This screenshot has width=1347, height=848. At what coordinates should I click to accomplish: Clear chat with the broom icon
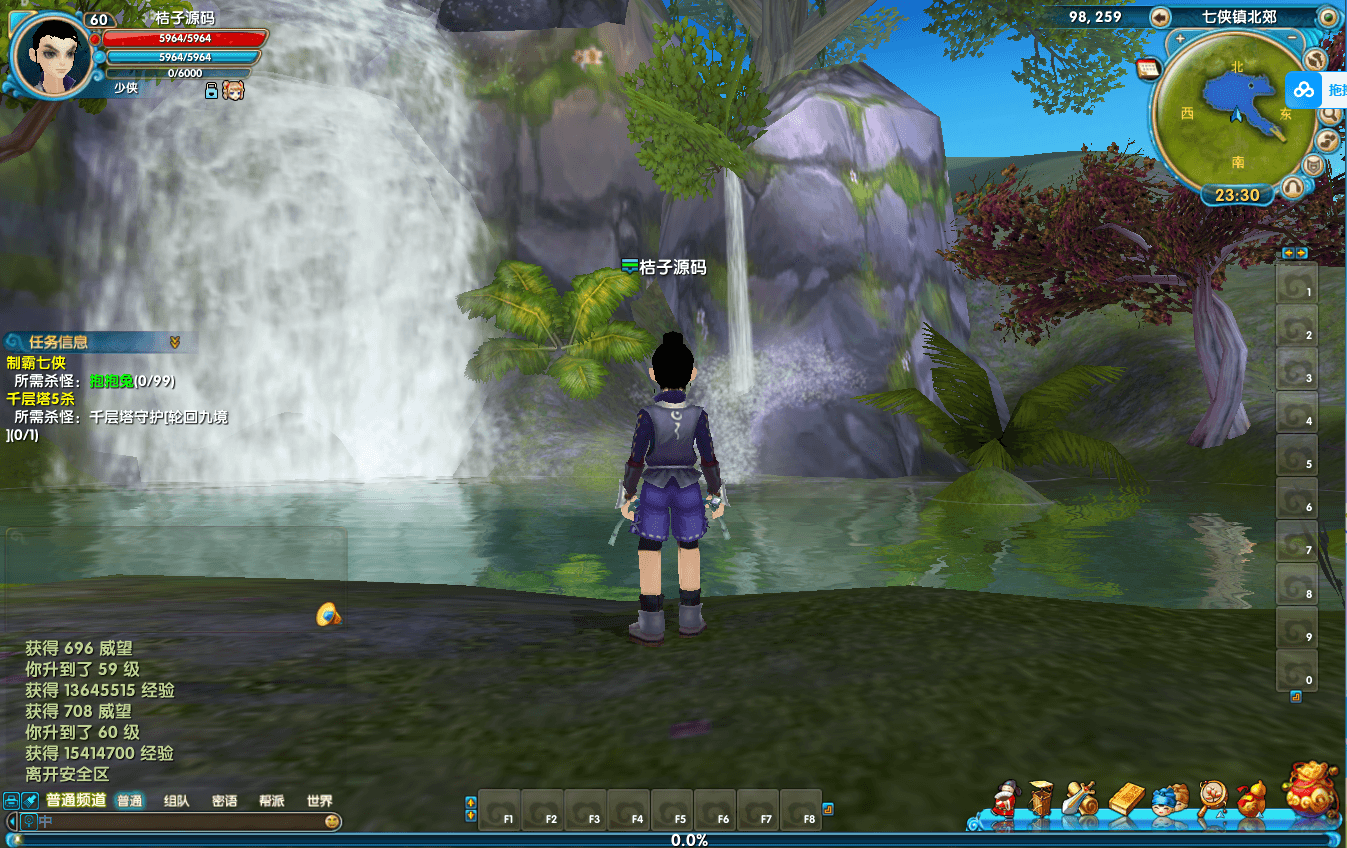click(31, 801)
